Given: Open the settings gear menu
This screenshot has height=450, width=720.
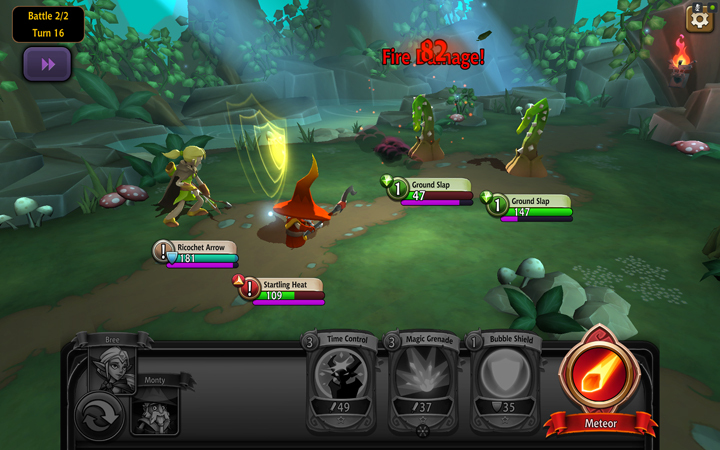Looking at the screenshot, I should tap(699, 18).
